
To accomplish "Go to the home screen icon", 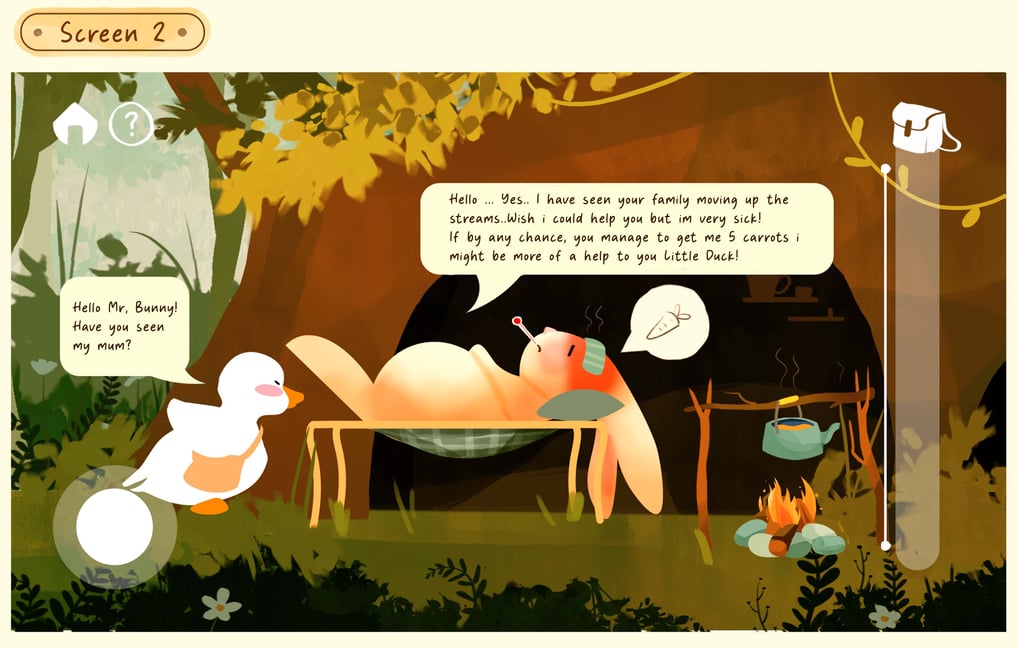I will (x=75, y=125).
